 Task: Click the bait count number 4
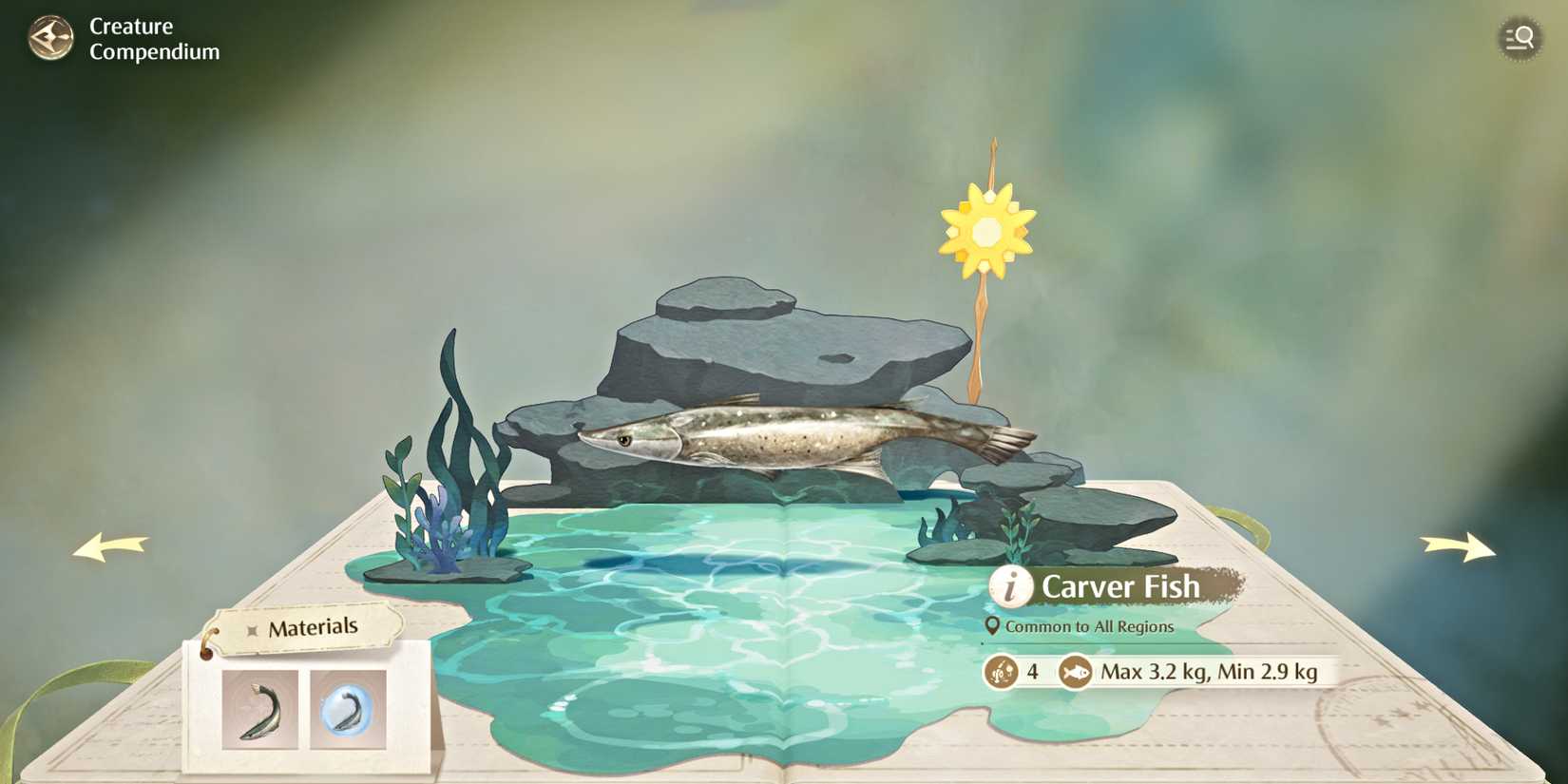click(1032, 671)
